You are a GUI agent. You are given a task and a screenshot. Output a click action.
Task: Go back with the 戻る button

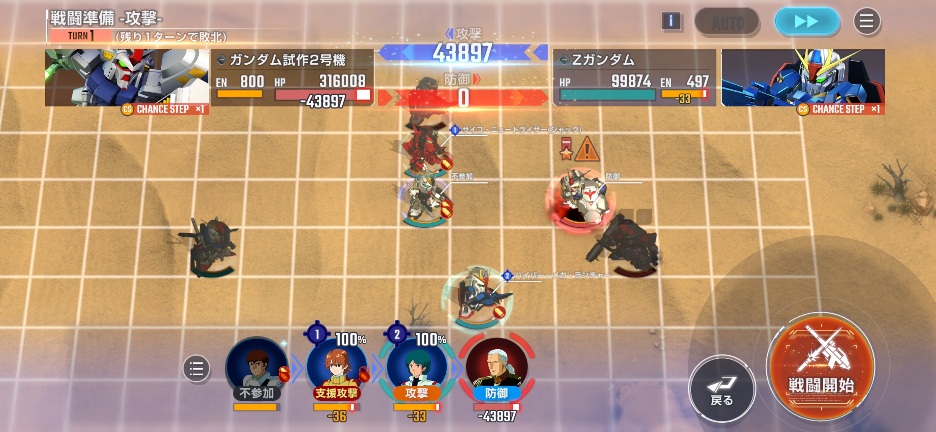(722, 387)
